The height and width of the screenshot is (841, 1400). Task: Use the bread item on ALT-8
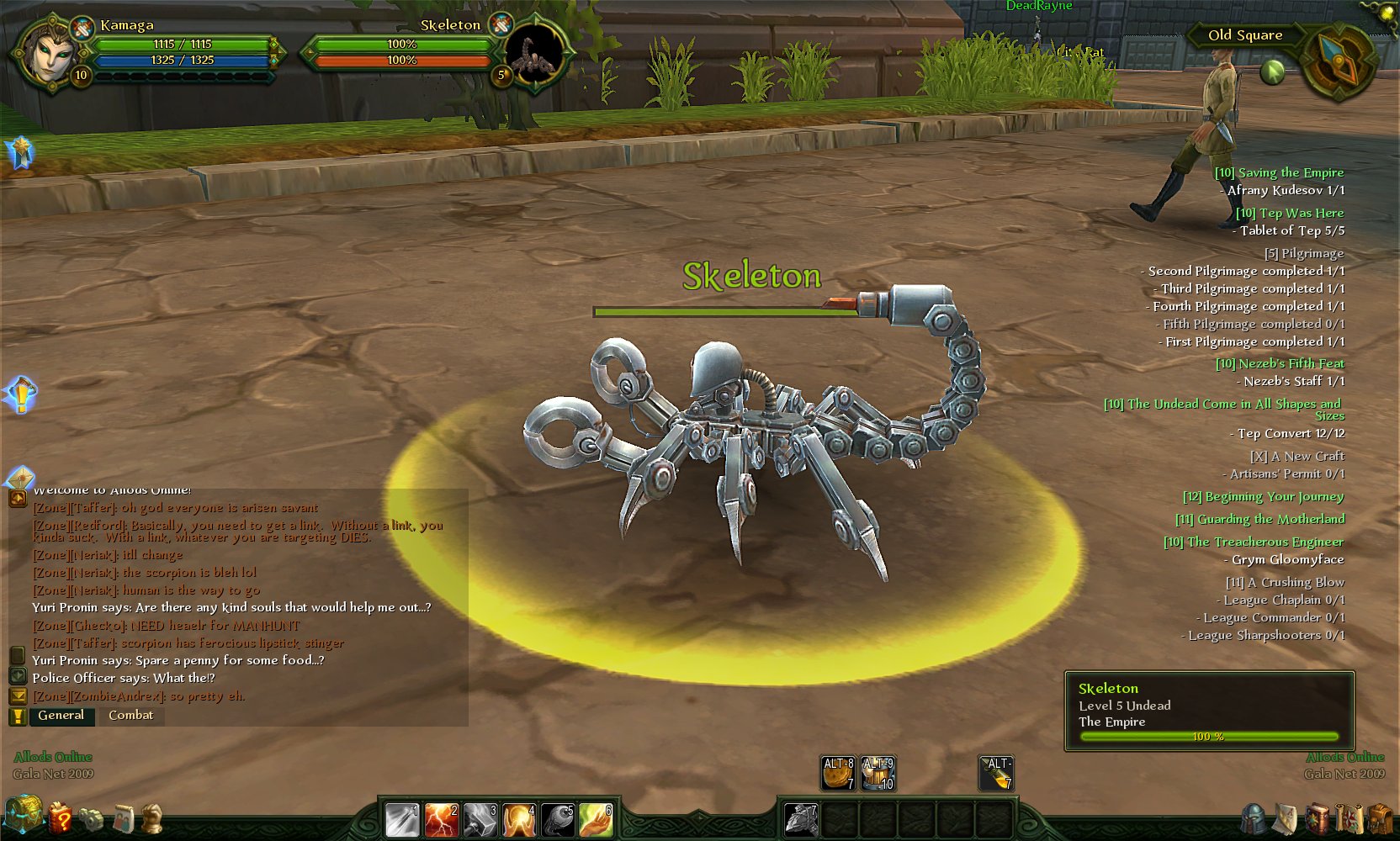point(838,773)
